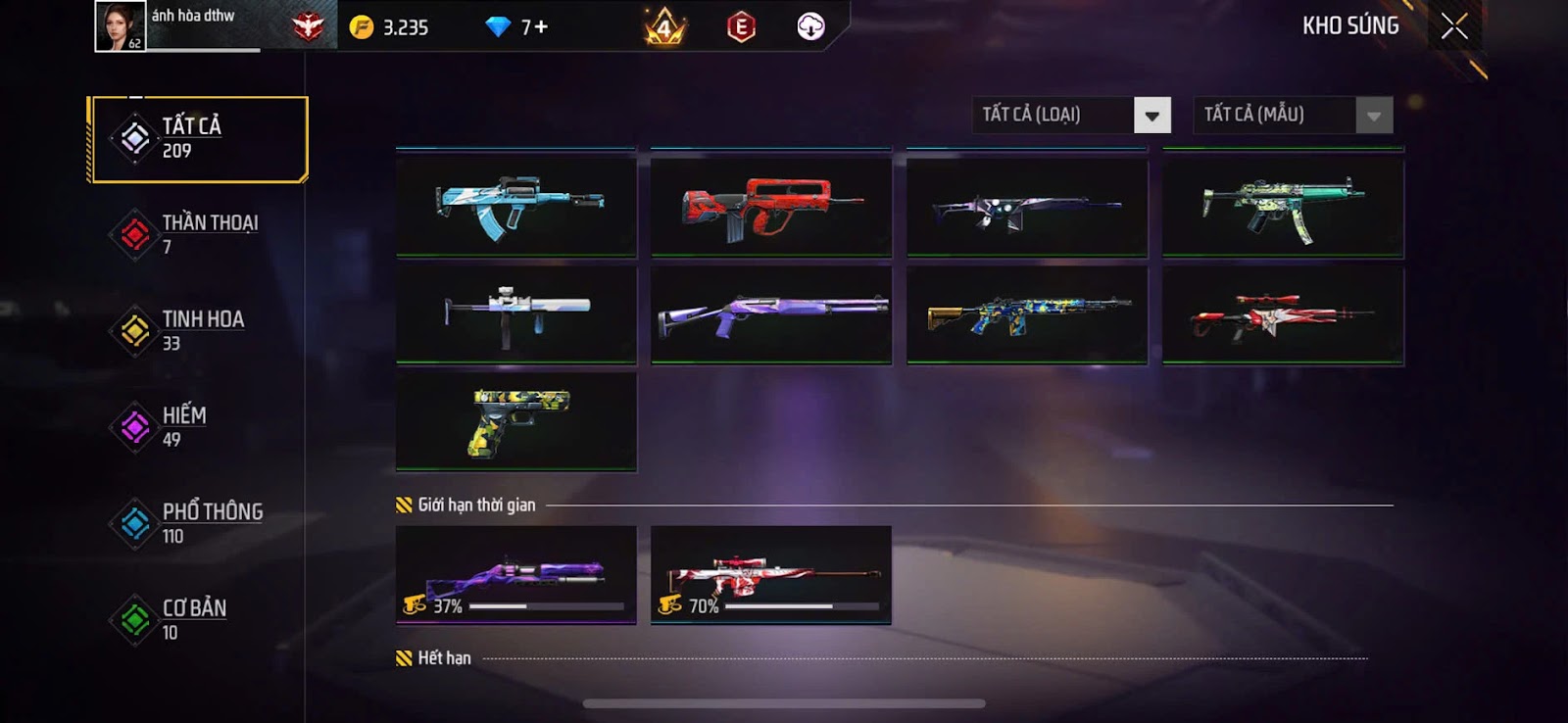Screen dimensions: 1568x723
Task: Close the Kho Súng weapon screen
Action: [x=1454, y=26]
